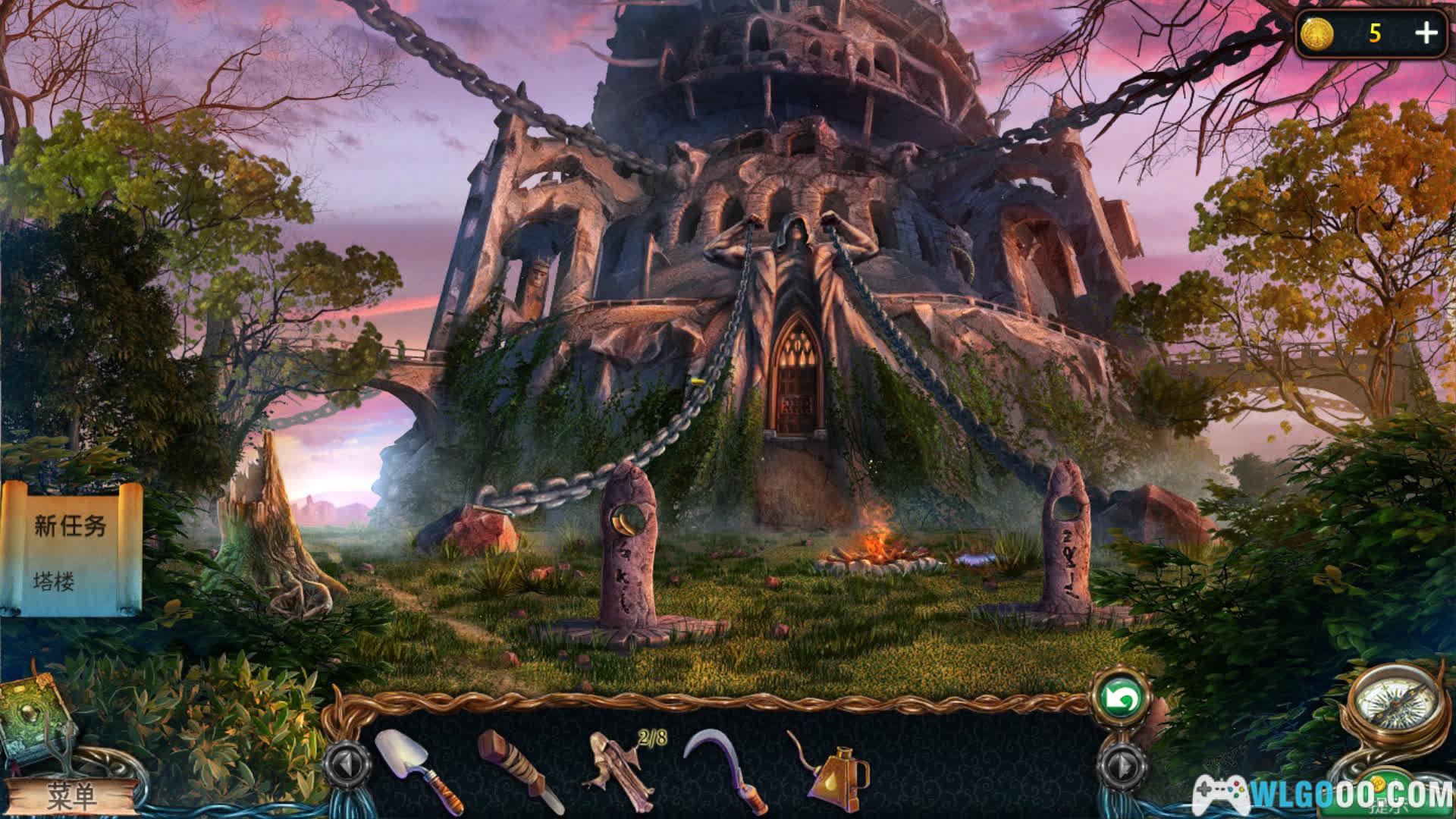Select the wrapped knife handle item
This screenshot has height=819, width=1456.
519,768
